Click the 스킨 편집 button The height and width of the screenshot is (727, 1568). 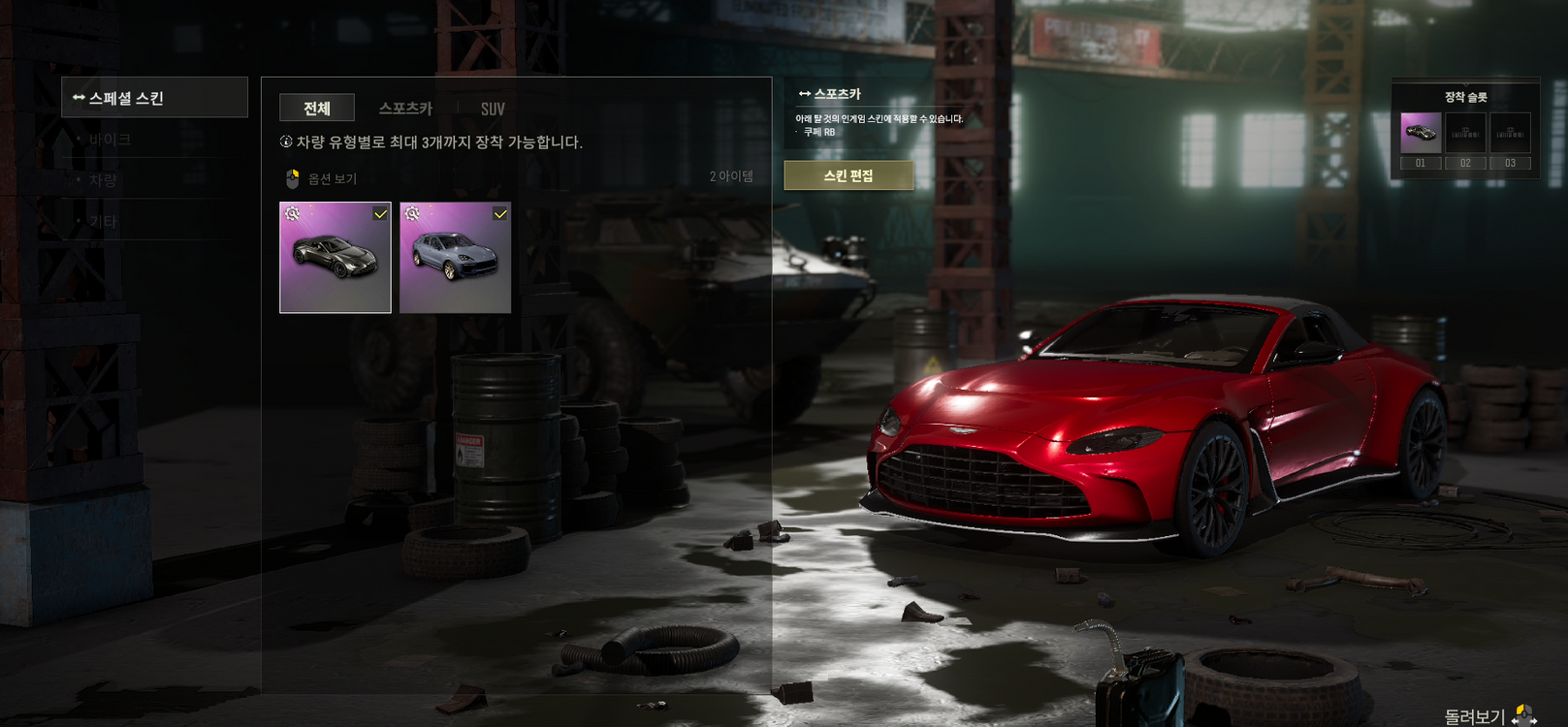point(848,175)
